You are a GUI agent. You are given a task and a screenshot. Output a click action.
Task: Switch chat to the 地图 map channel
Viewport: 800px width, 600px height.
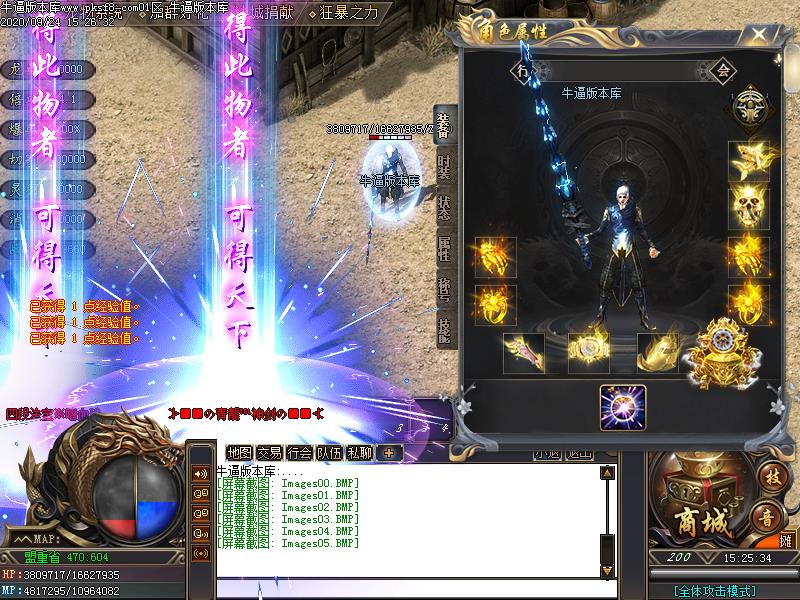[239, 452]
